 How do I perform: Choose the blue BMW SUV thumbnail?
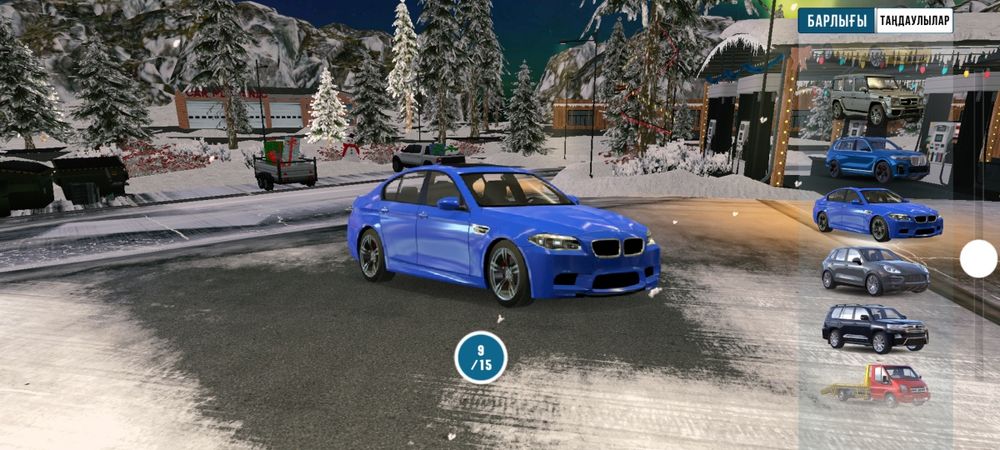[876, 157]
